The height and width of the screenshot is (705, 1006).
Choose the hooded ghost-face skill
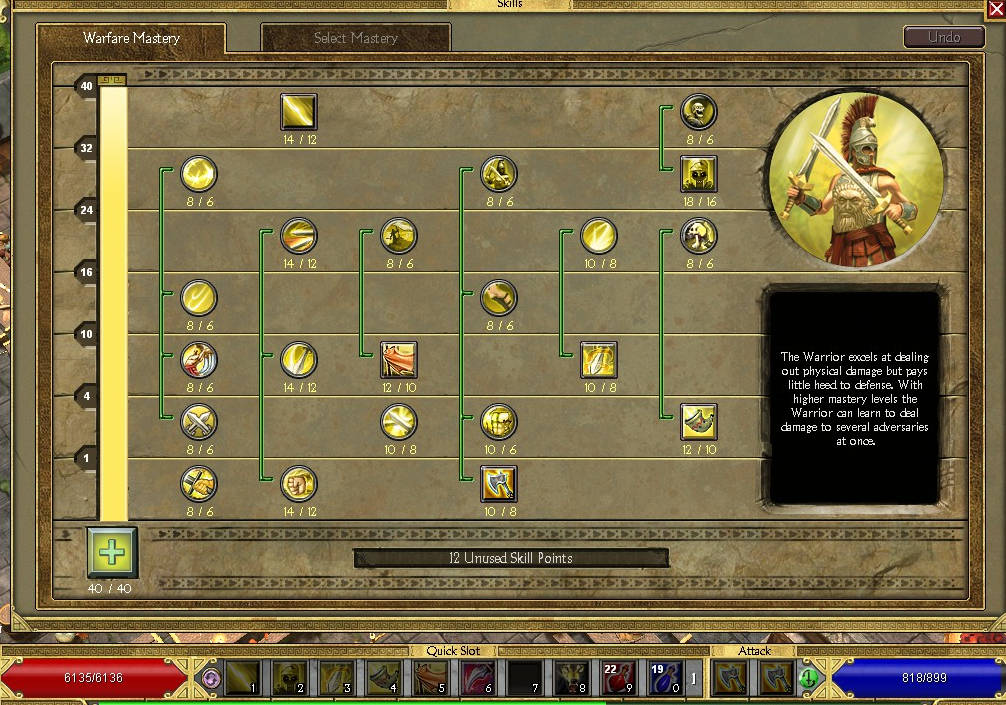[699, 174]
